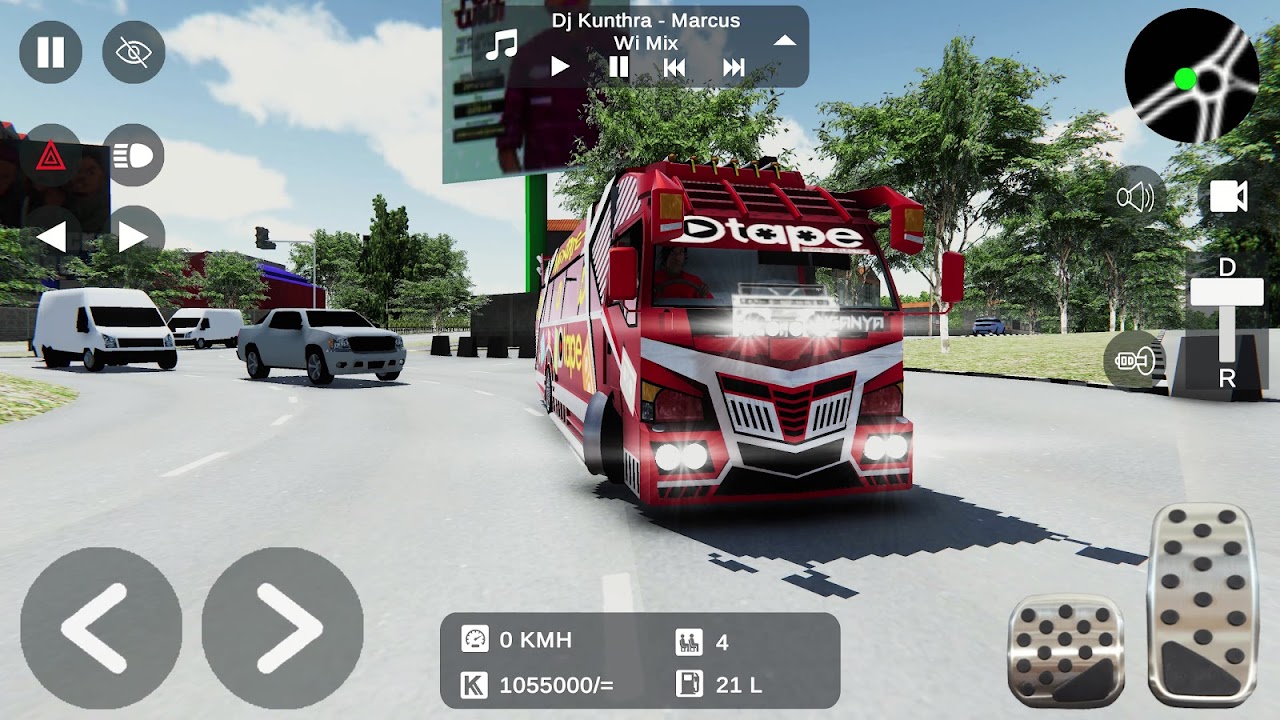Pause the currently playing song

(x=617, y=66)
